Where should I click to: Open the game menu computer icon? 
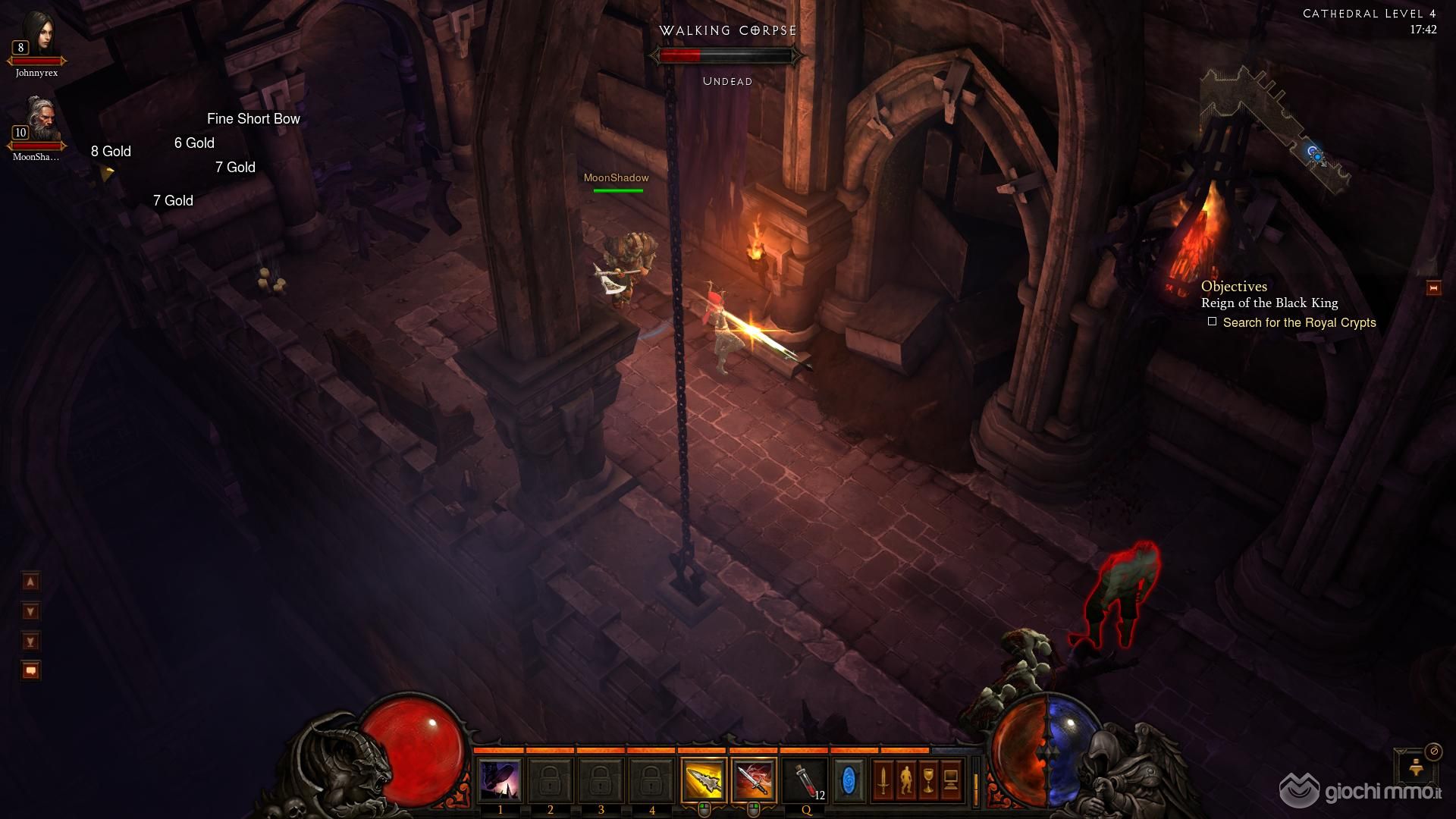tap(951, 781)
